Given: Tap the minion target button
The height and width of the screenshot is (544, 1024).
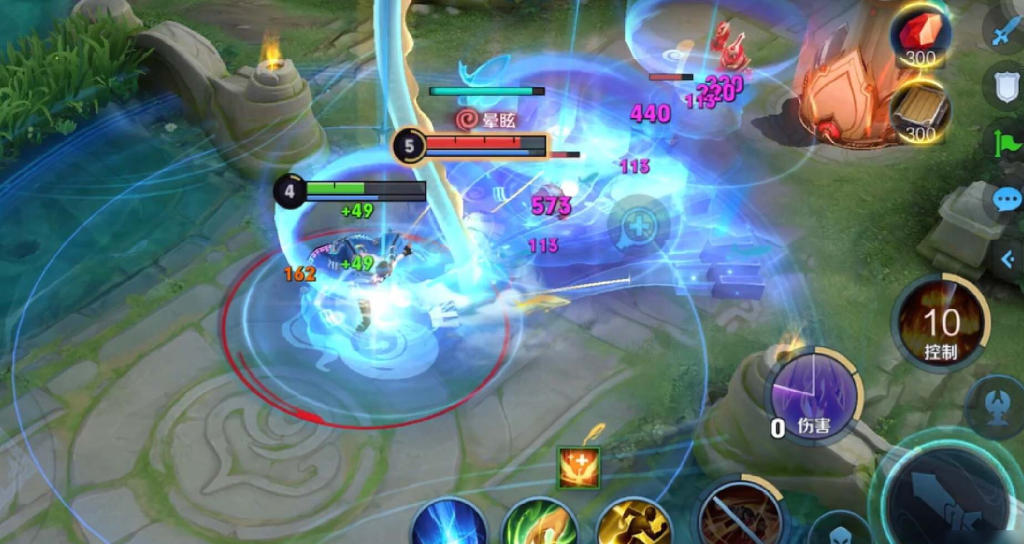Looking at the screenshot, I should click(838, 530).
